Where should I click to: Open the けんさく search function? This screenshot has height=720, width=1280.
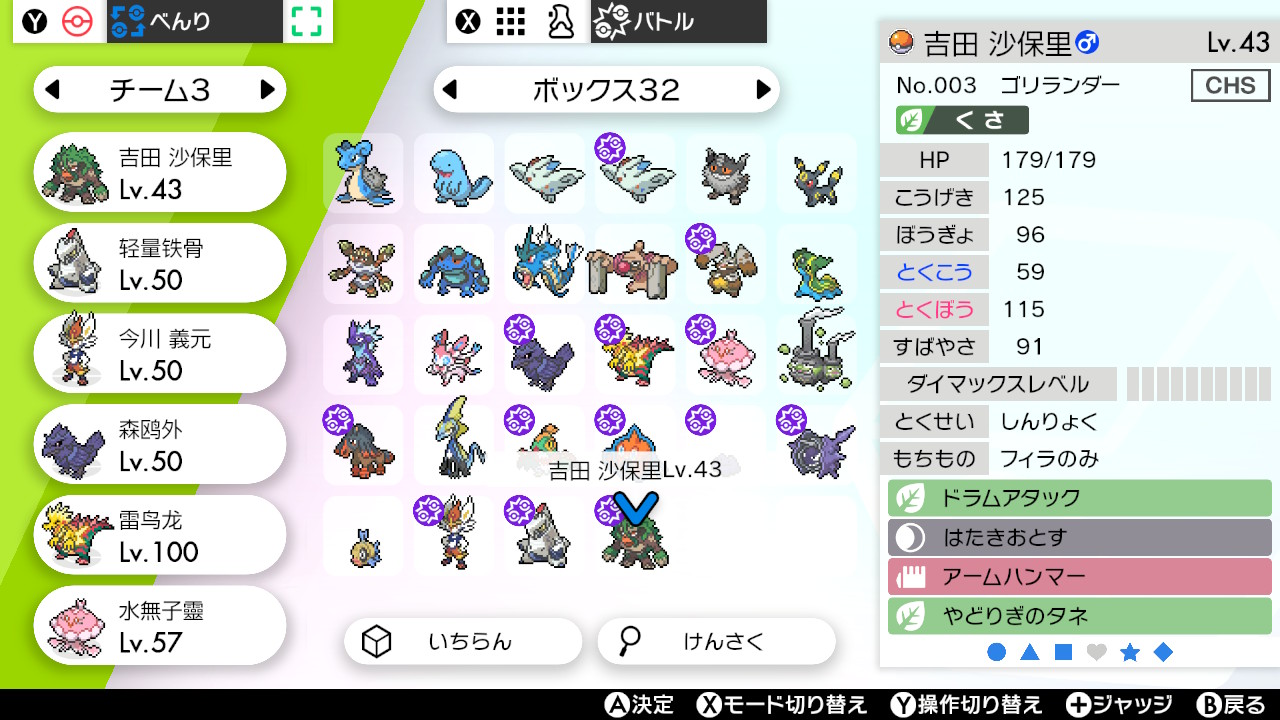(x=716, y=641)
